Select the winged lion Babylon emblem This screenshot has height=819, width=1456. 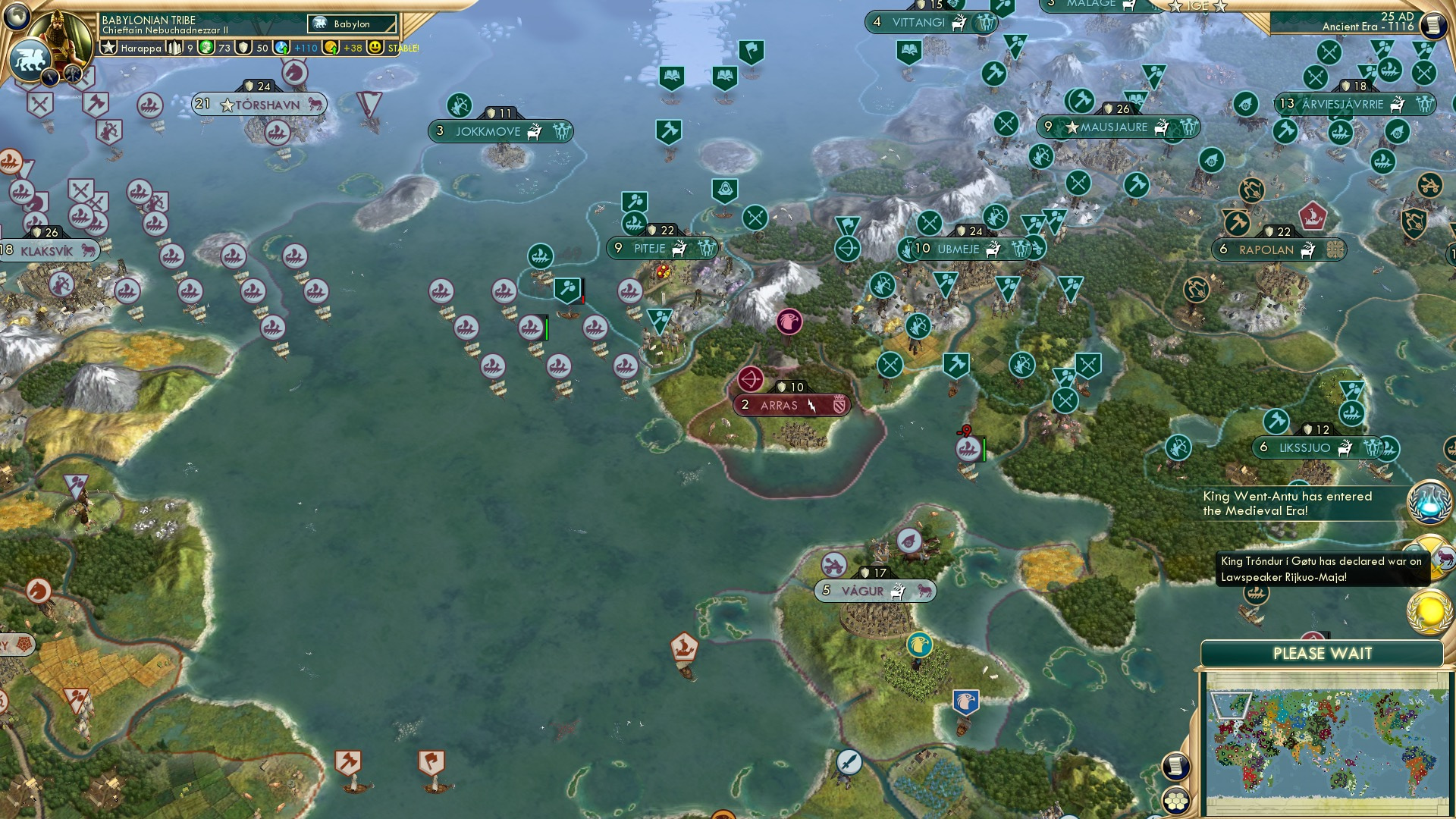(x=29, y=58)
